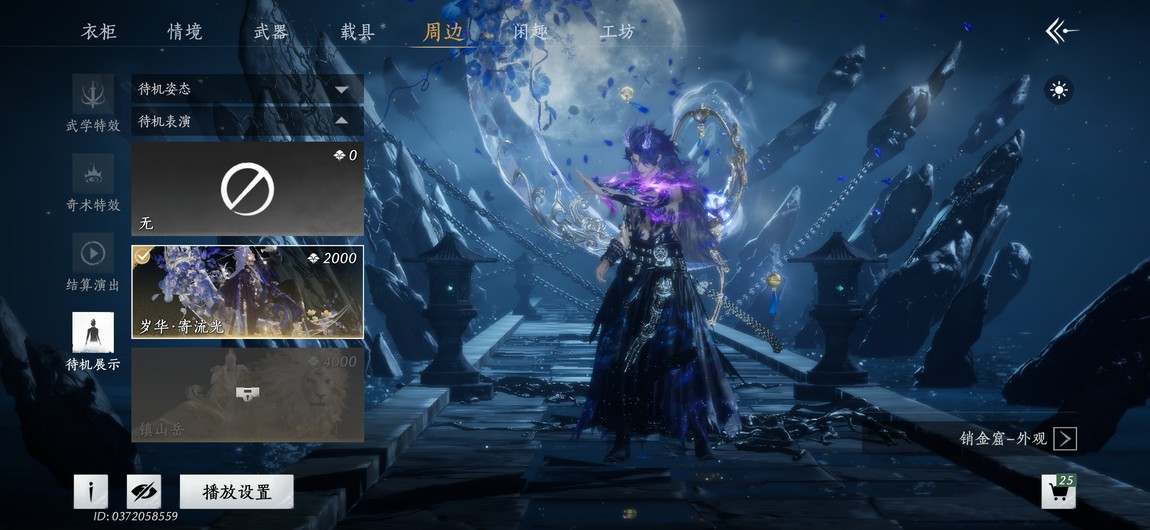Go to the 载具 mounts tab

pos(357,31)
